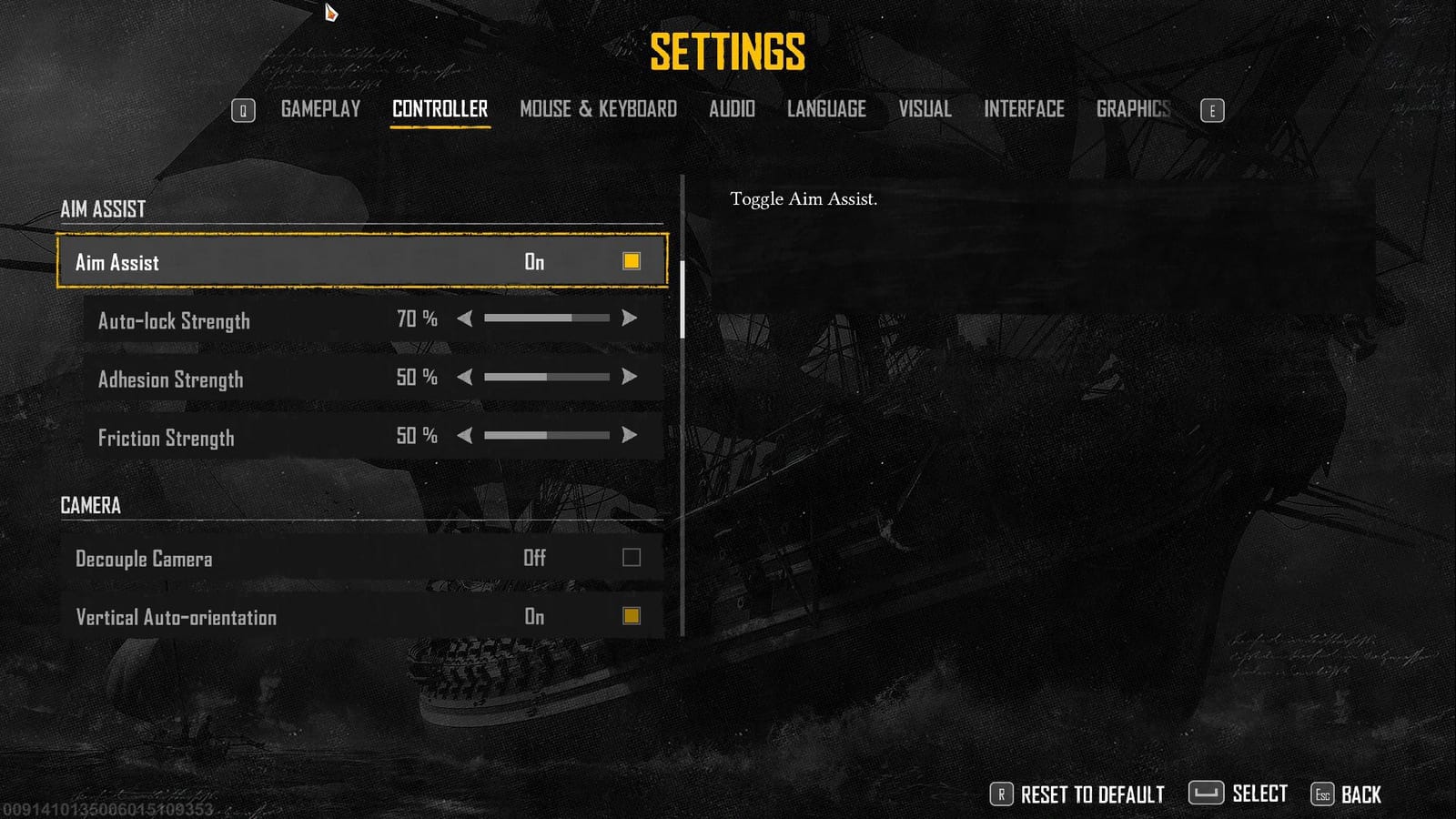This screenshot has width=1456, height=819.
Task: Open the Audio settings tab
Action: coord(732,109)
